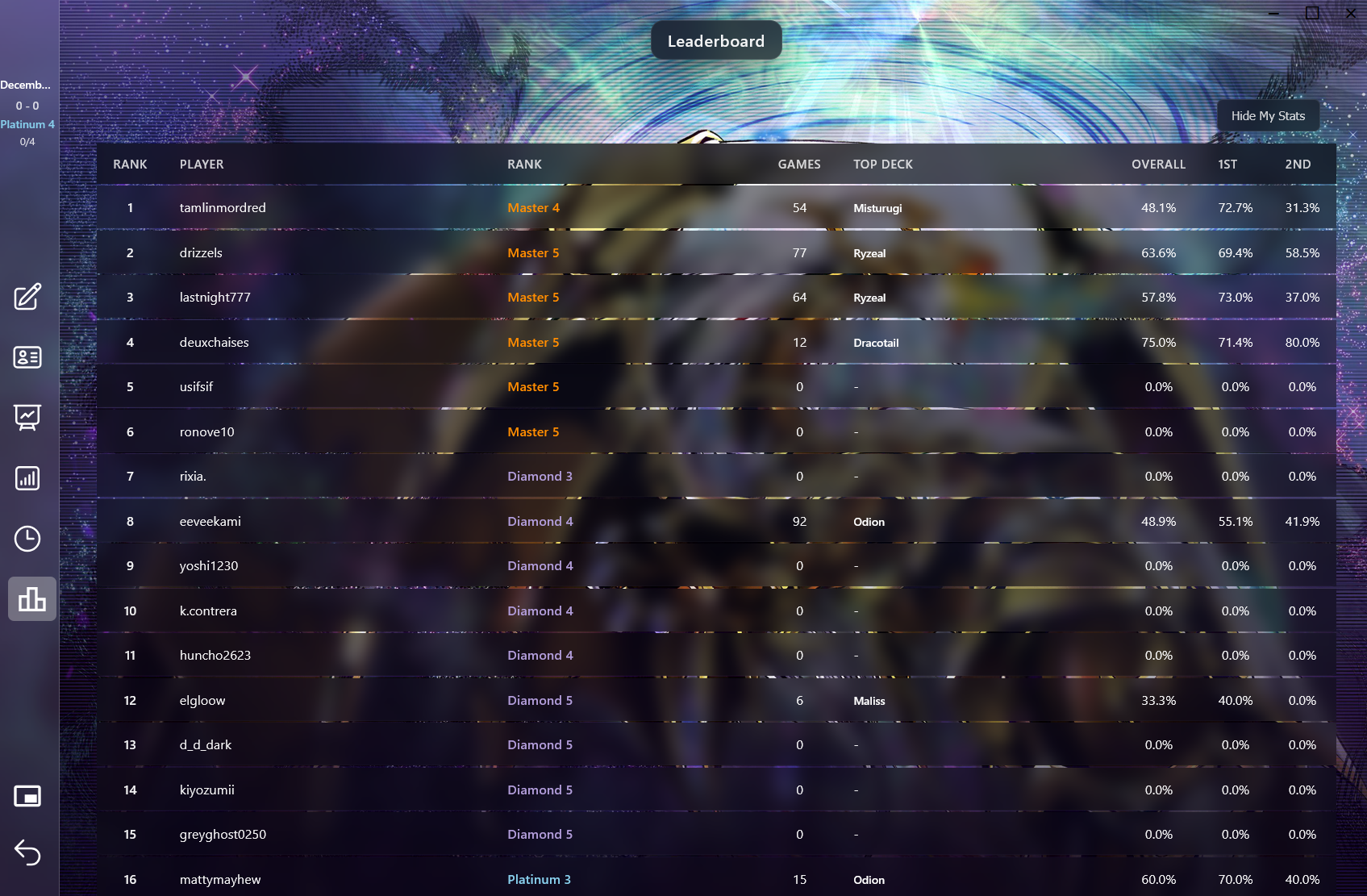1367x896 pixels.
Task: Select top-ranked player tamlinmordred
Action: pyautogui.click(x=223, y=207)
